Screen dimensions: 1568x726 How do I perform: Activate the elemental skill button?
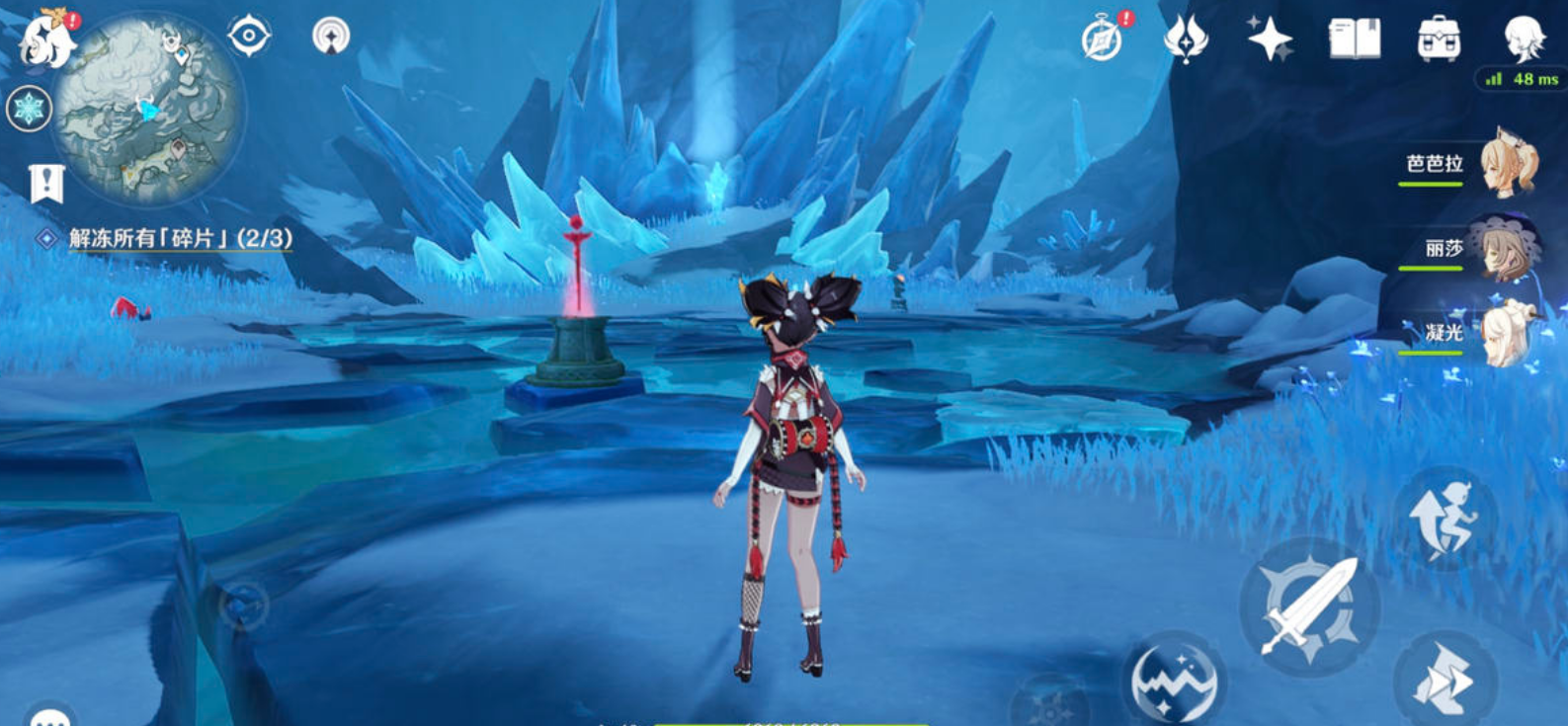1174,682
